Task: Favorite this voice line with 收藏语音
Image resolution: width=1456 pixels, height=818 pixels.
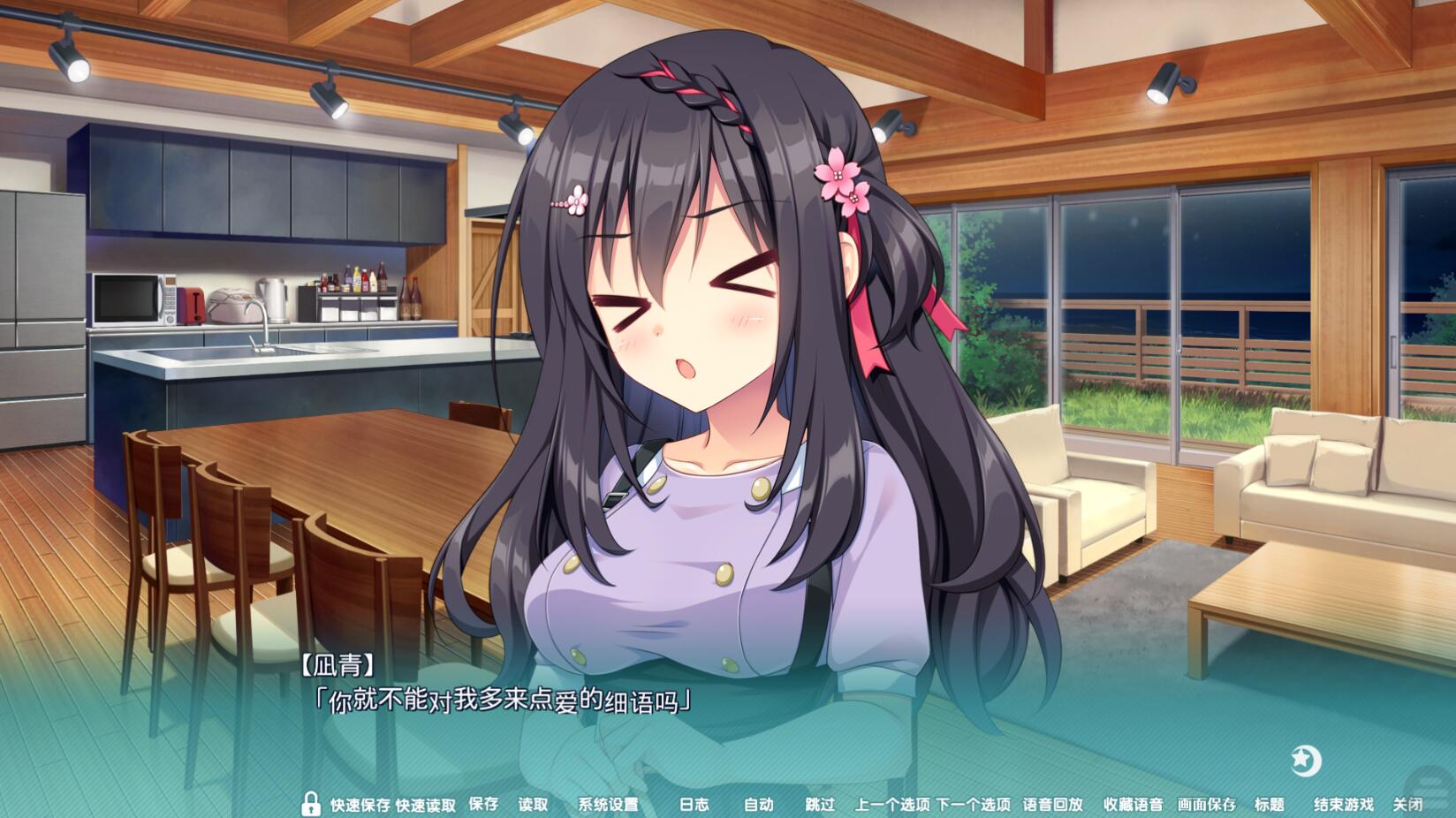Action: point(1133,804)
